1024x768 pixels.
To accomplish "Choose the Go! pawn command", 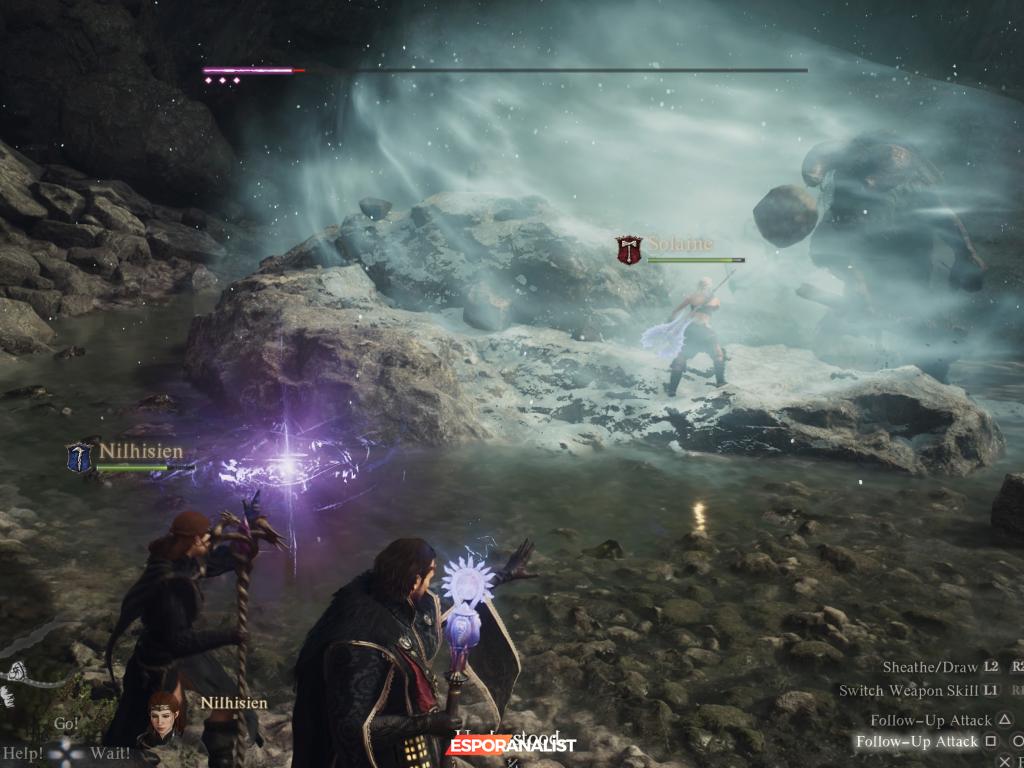I will coord(66,723).
